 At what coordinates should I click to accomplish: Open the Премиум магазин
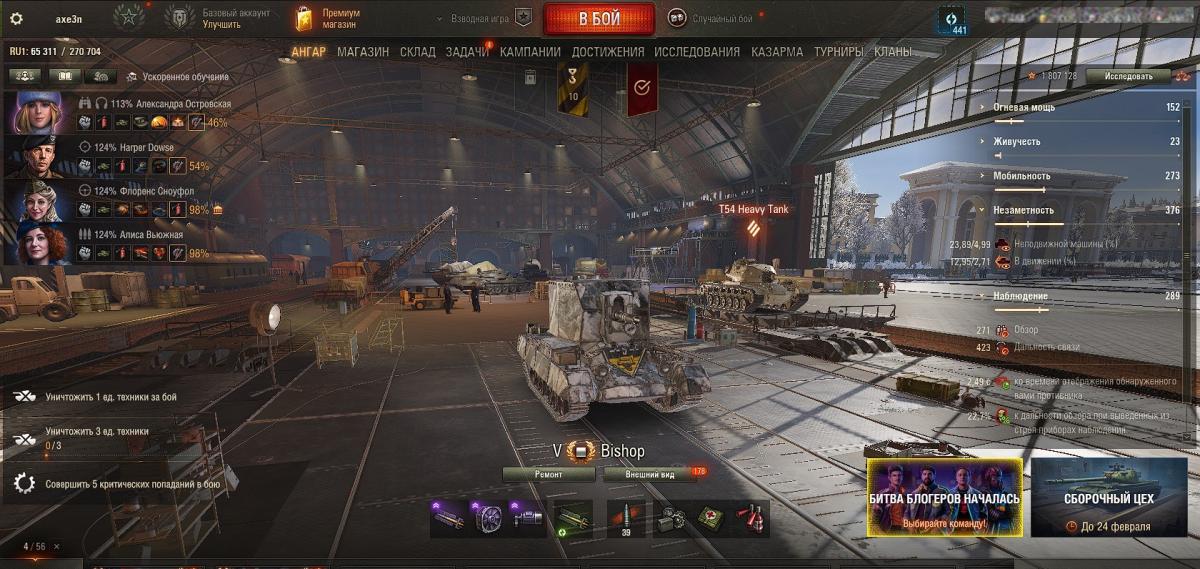click(328, 19)
